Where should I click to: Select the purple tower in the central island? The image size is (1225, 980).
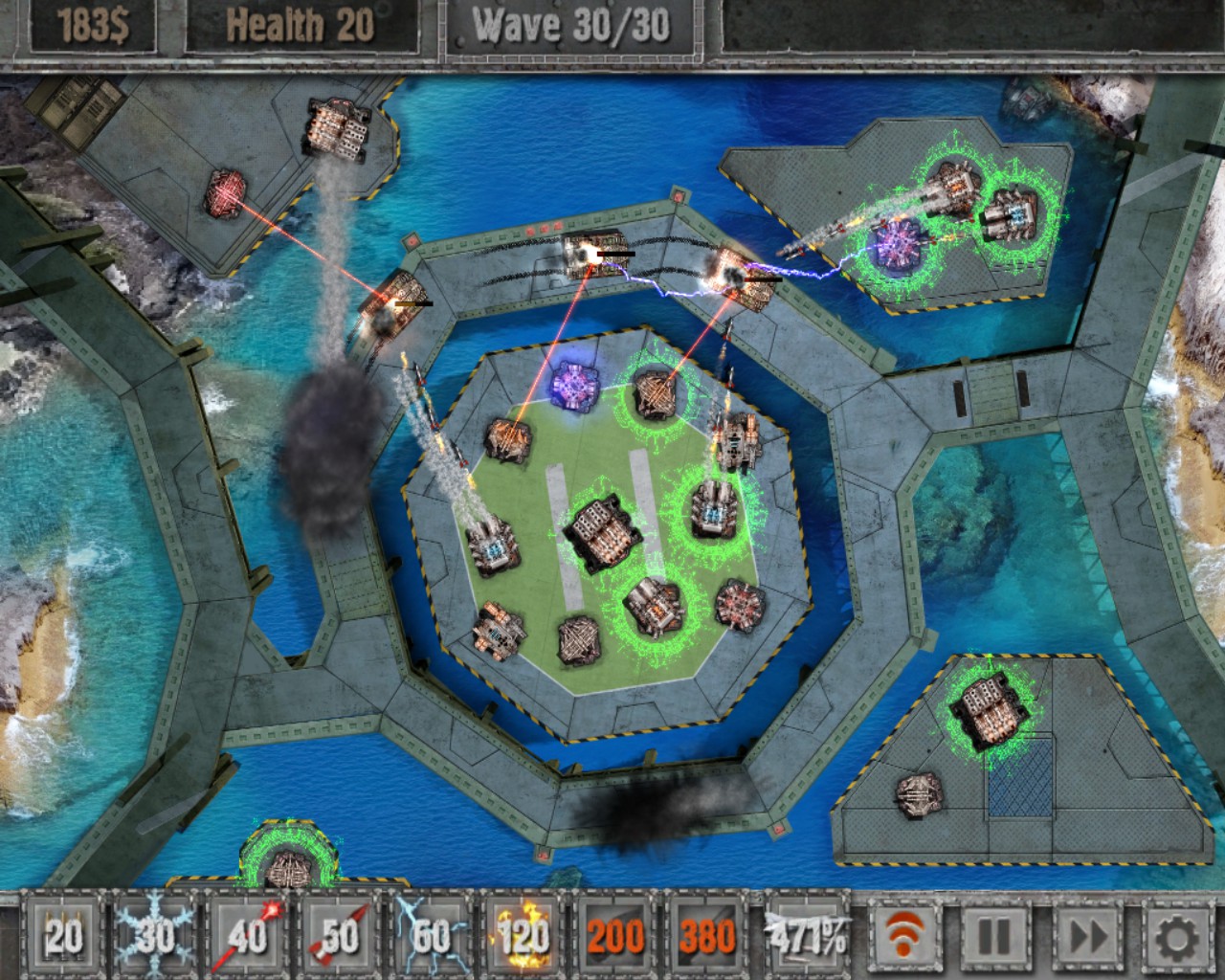click(574, 385)
